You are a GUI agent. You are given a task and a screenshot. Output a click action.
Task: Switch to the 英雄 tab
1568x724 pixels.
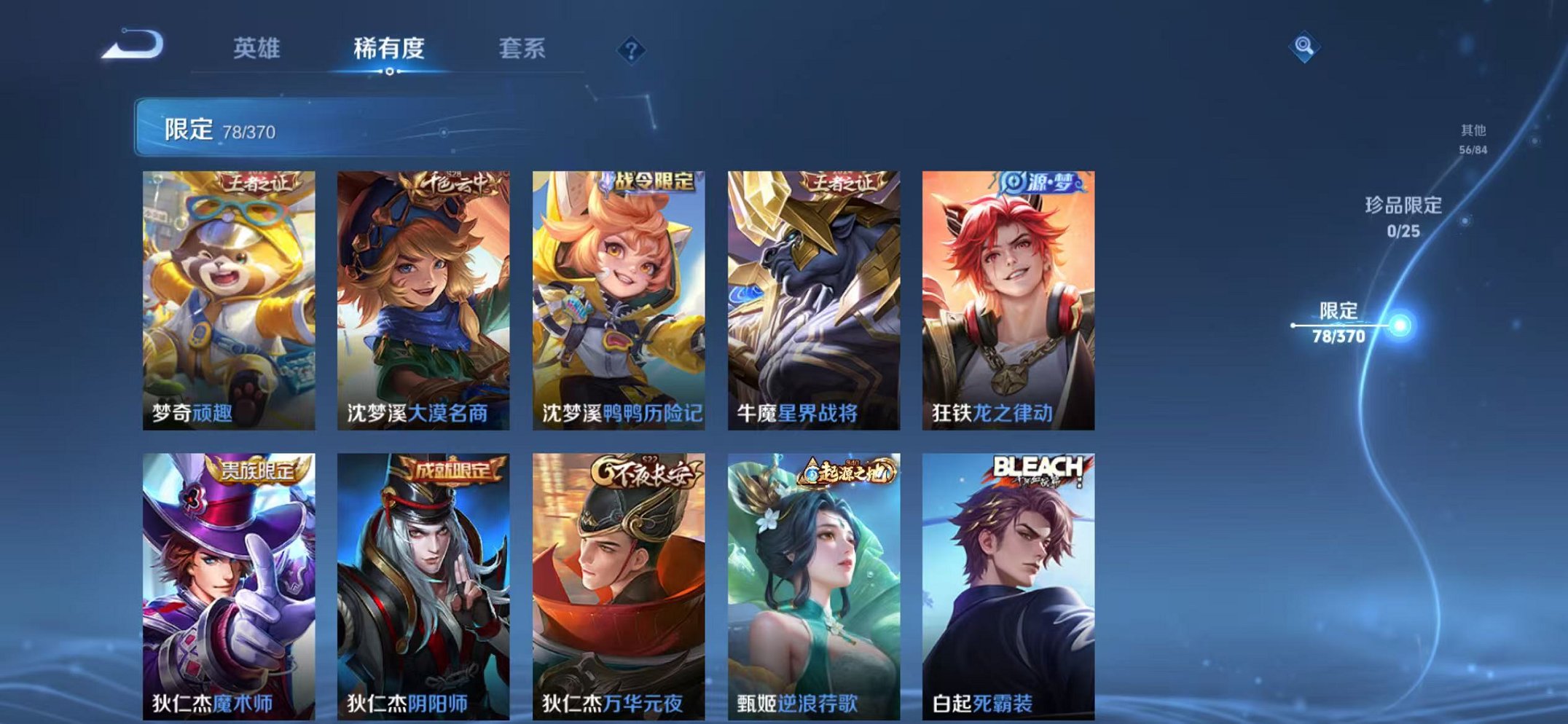259,48
